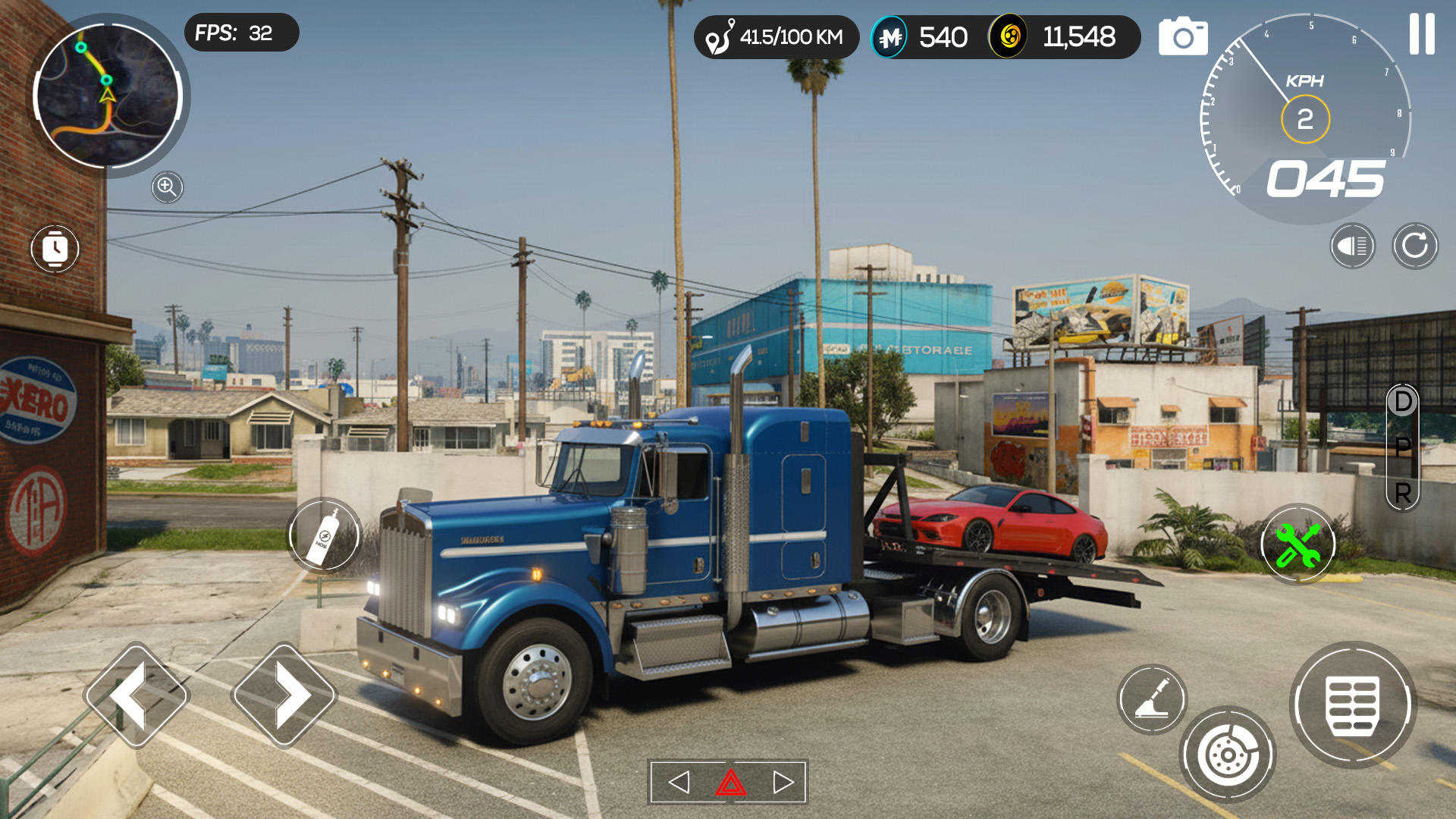This screenshot has height=819, width=1456.
Task: Steer right with the right arrow button
Action: [x=284, y=695]
